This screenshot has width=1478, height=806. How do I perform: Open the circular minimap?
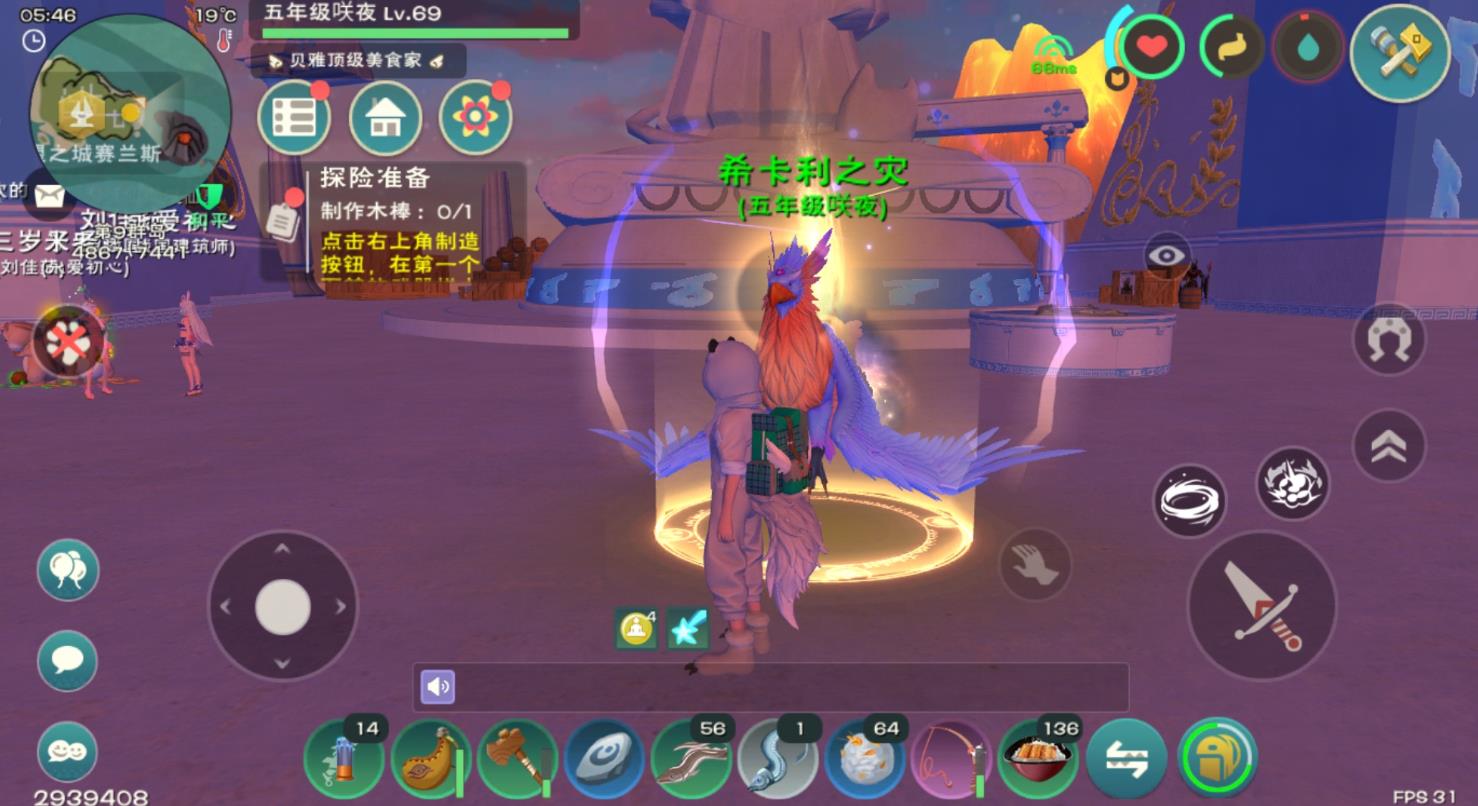pos(130,112)
